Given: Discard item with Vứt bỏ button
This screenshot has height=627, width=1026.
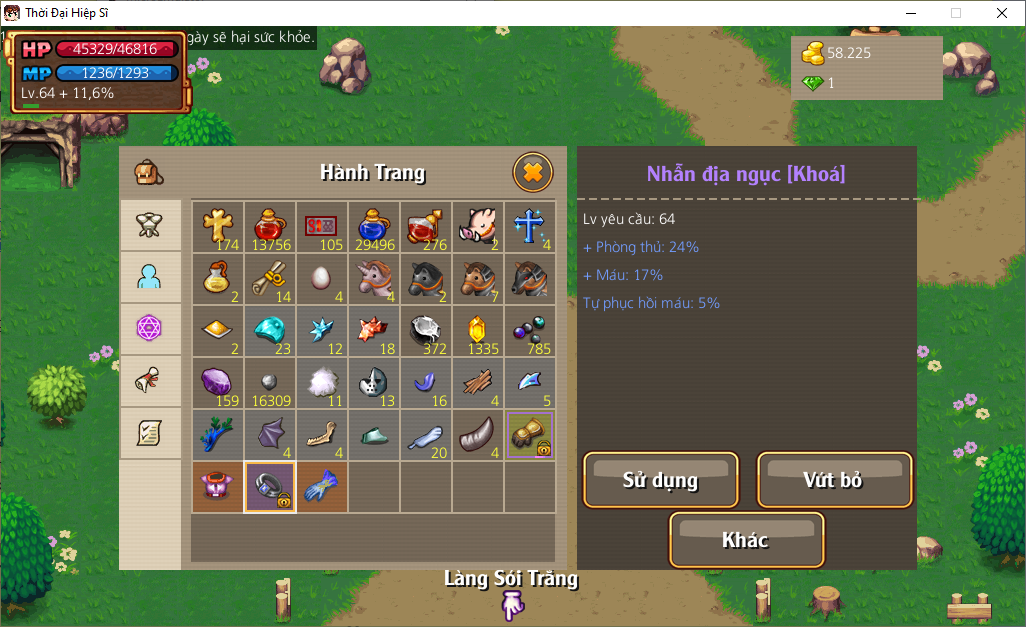Looking at the screenshot, I should pos(834,480).
